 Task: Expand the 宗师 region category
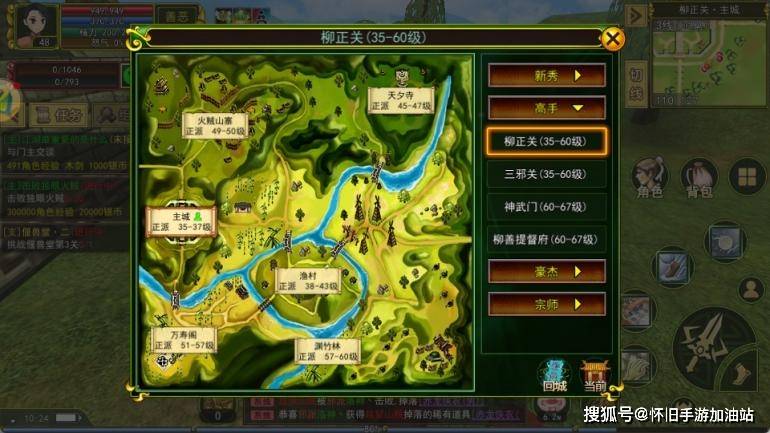[x=546, y=303]
